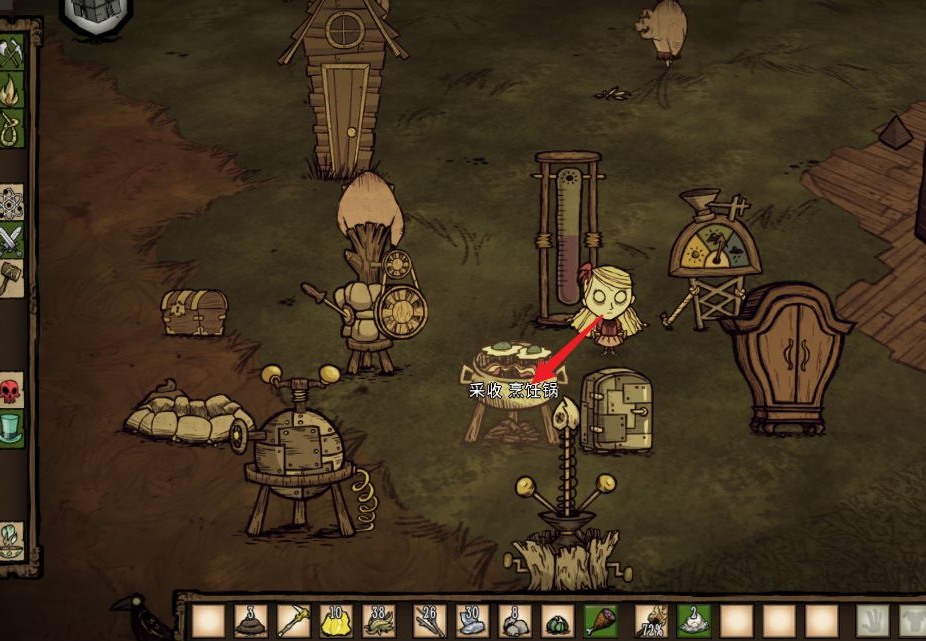926x641 pixels.
Task: Open the Fight crossed-swords tab
Action: click(x=12, y=240)
